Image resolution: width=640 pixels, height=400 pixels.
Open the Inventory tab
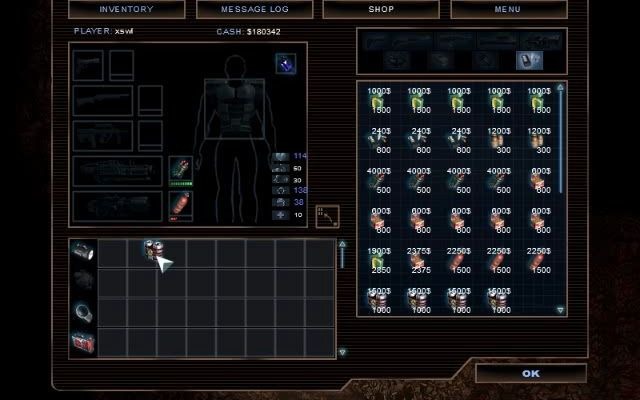pos(126,9)
